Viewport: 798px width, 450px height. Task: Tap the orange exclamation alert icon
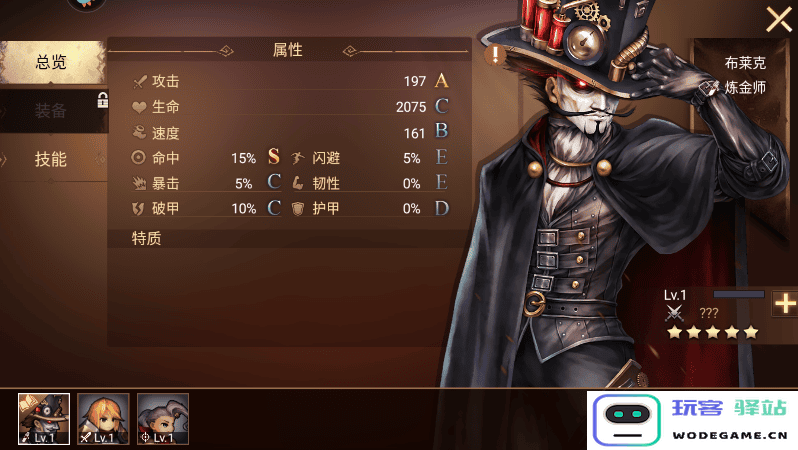point(495,54)
